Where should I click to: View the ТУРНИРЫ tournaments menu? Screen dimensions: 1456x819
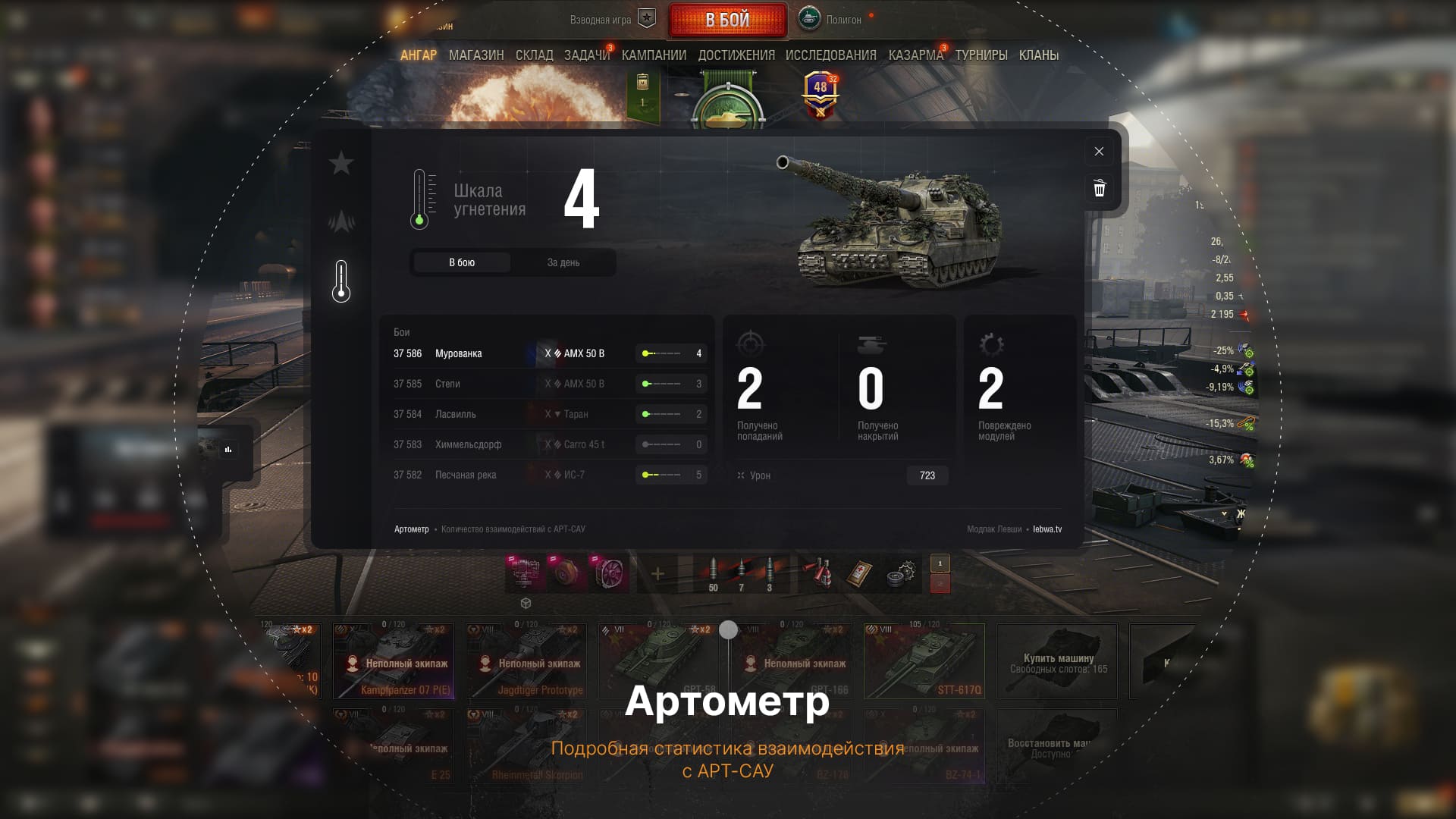coord(981,55)
